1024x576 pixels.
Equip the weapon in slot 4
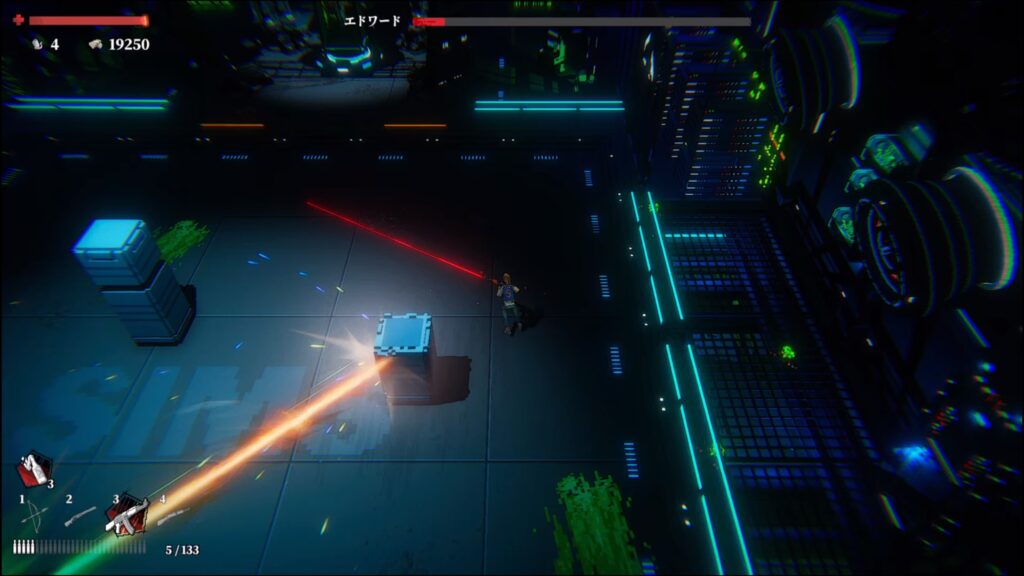172,515
